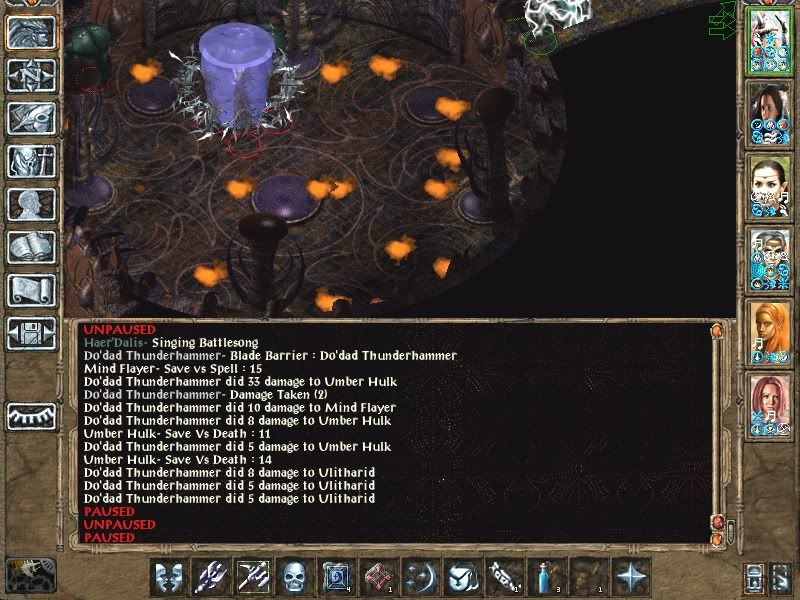Select the dark-haired woman's party portrait
The width and height of the screenshot is (800, 600).
click(x=770, y=112)
